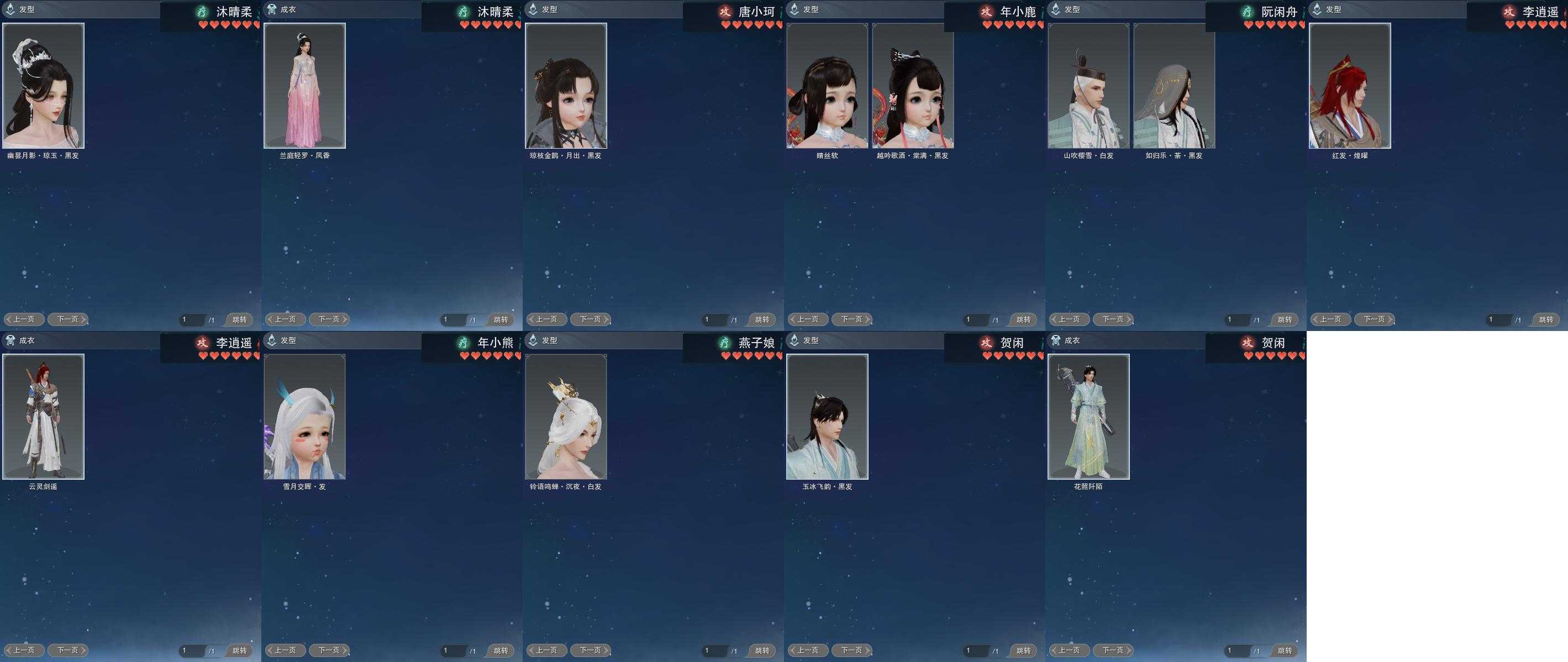Click the page number field in 年小熊's panel
Screen dimensions: 1568x662
454,650
